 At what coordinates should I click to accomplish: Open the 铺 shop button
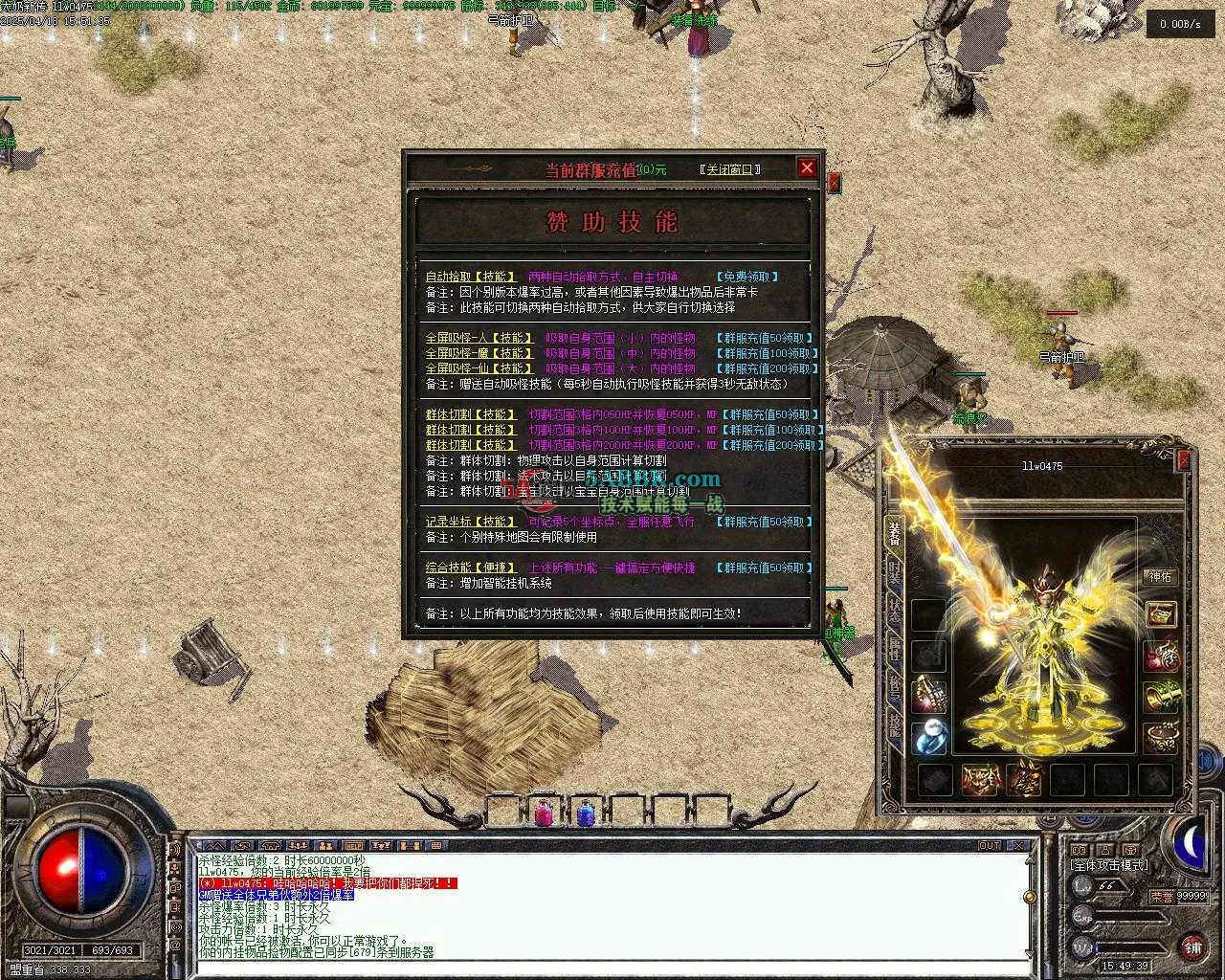coord(1192,946)
